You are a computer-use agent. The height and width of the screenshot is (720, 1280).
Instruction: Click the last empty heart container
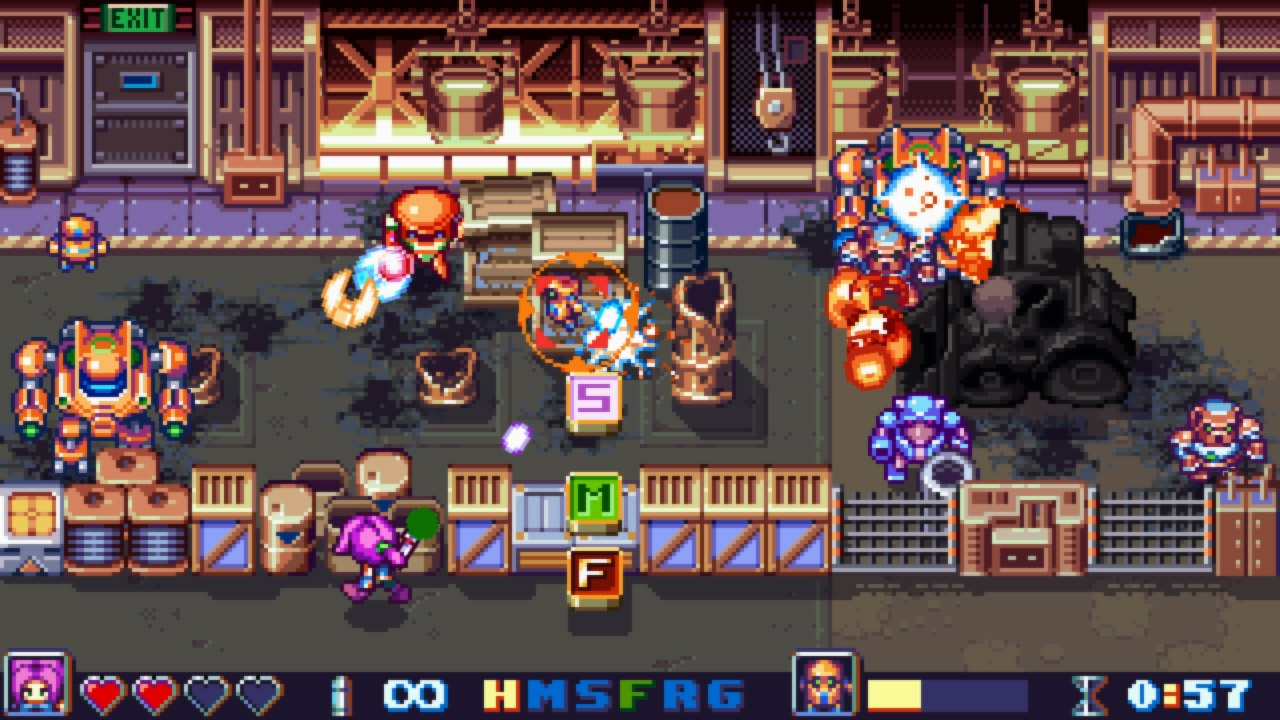pyautogui.click(x=260, y=690)
